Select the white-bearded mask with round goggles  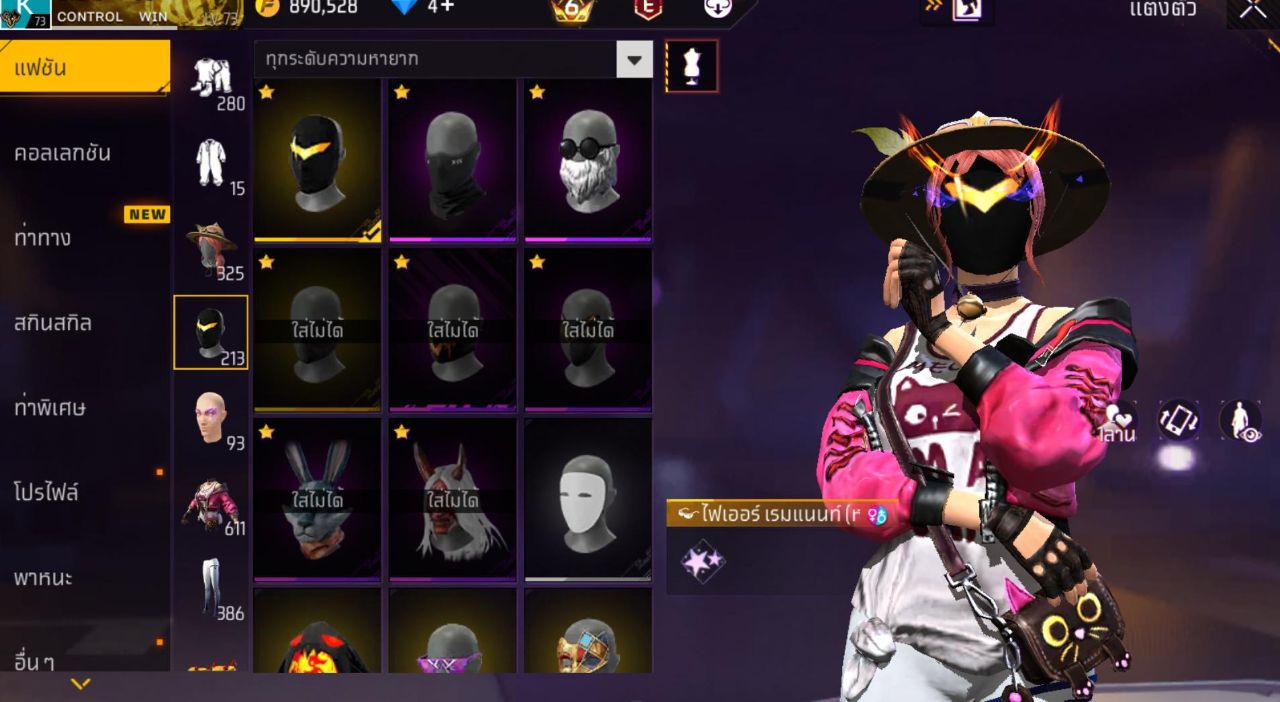click(588, 160)
